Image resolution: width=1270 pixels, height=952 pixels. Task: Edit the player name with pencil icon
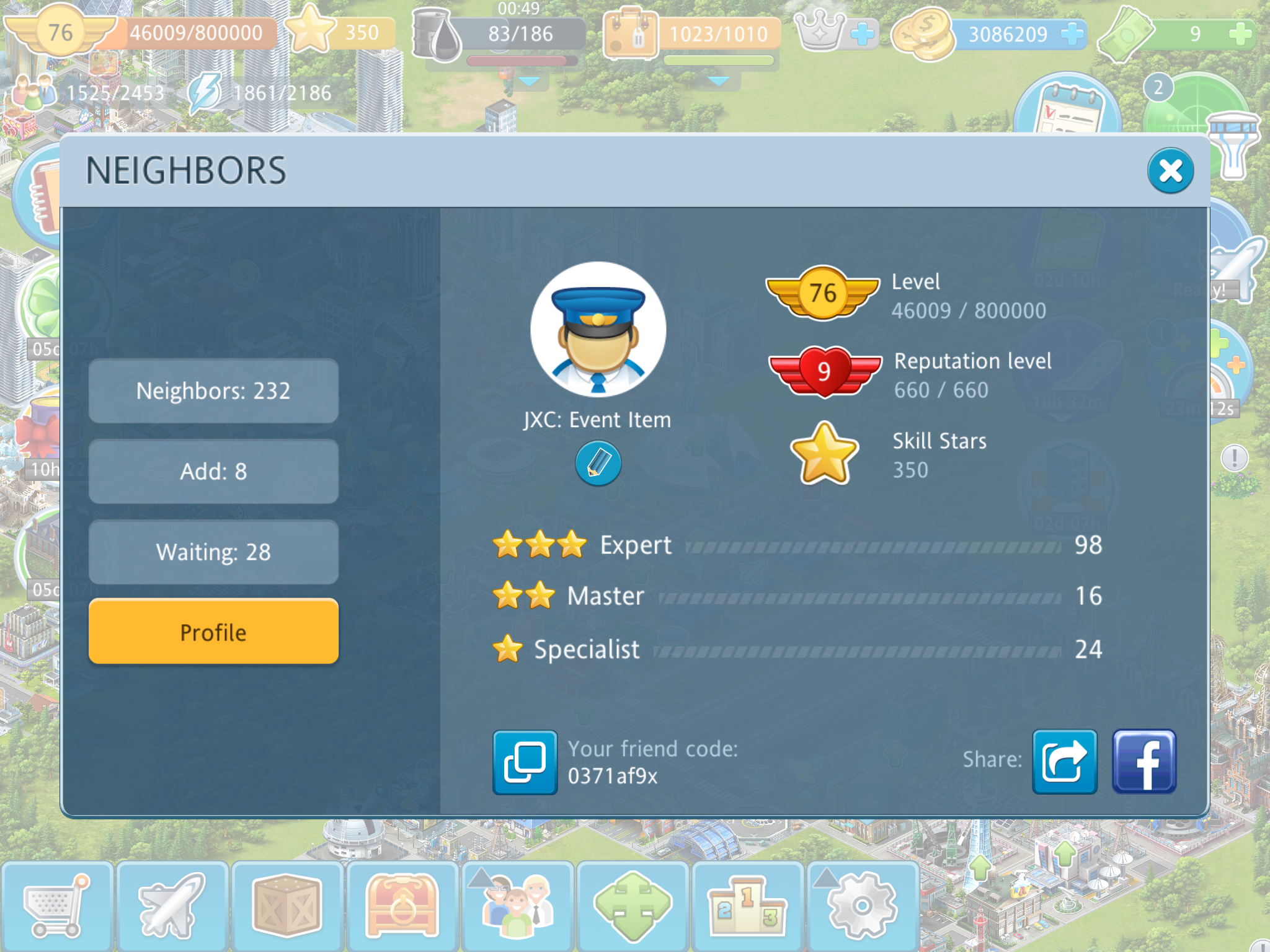click(598, 463)
